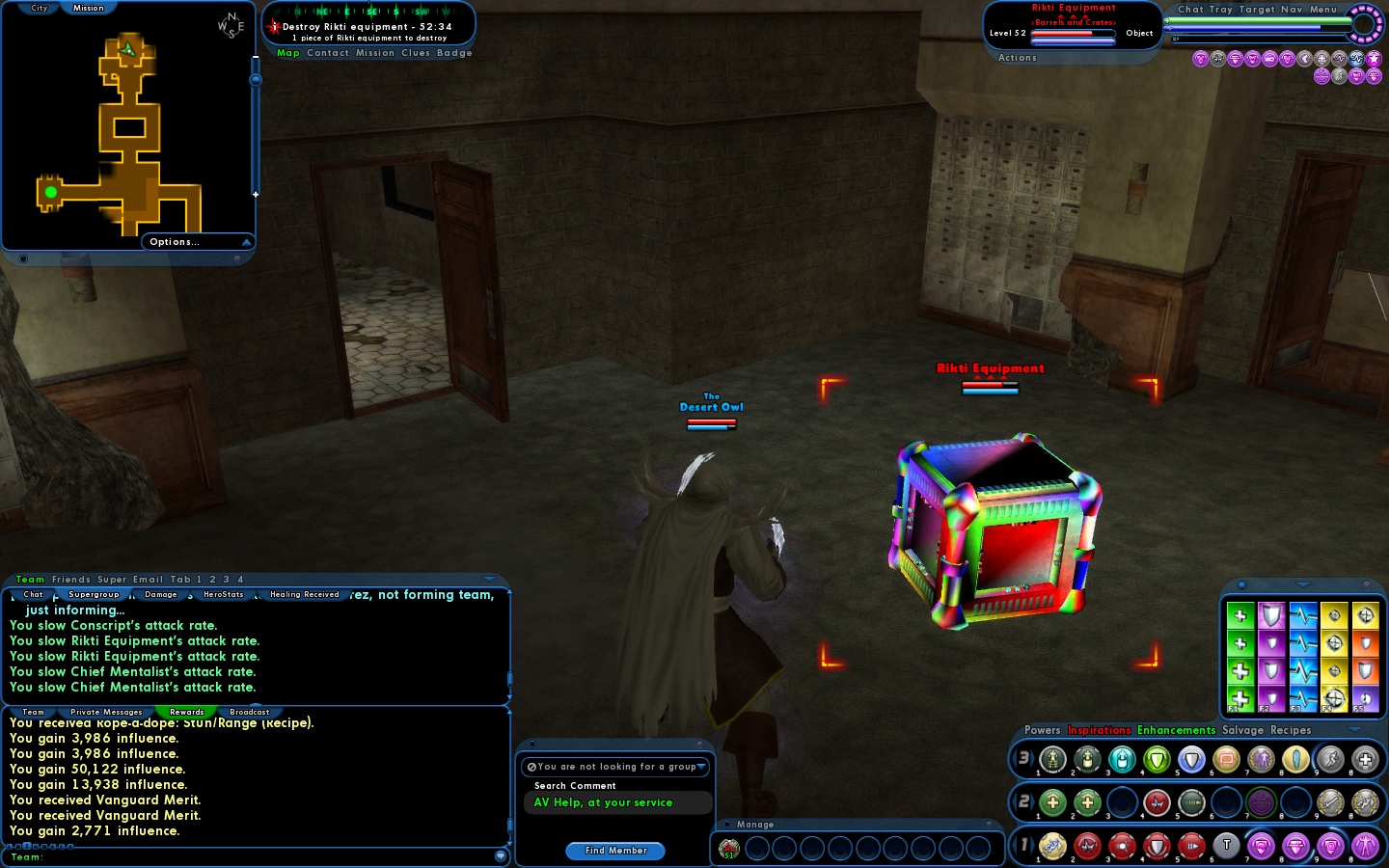Click the pink star buff icon under the health bars

[x=1374, y=59]
